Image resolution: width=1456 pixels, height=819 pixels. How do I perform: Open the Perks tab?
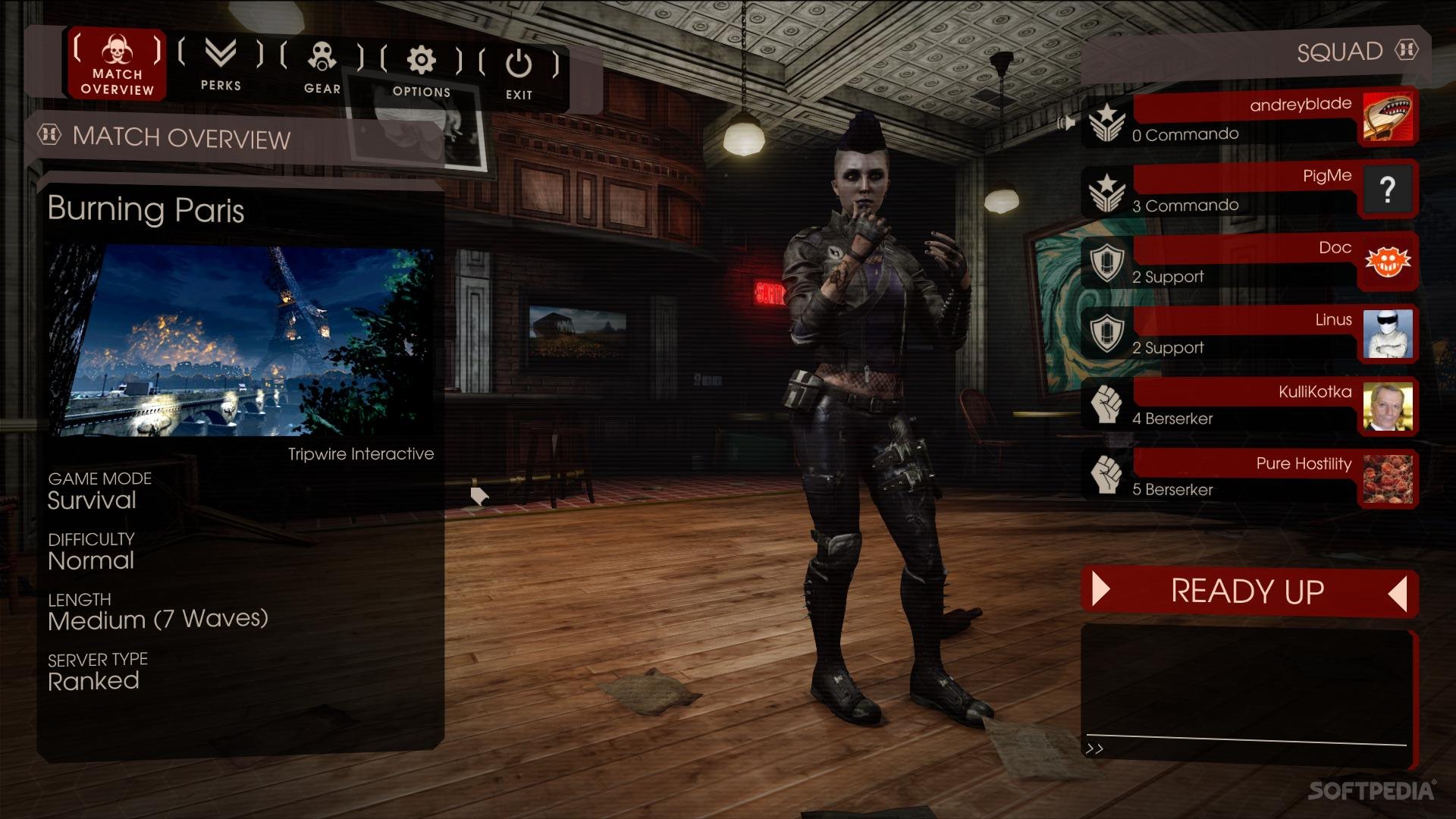(221, 64)
